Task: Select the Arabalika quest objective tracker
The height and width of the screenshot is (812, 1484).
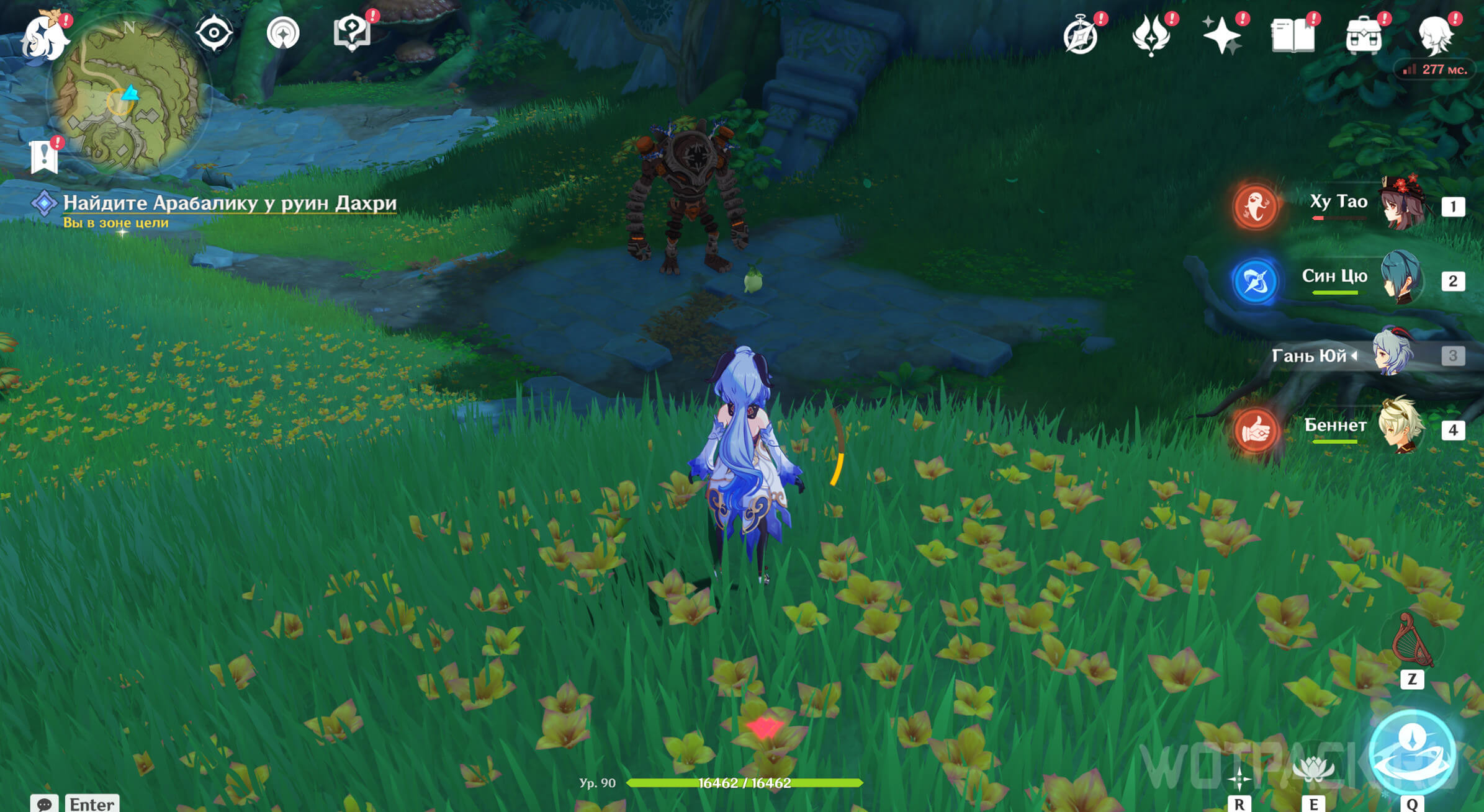Action: tap(228, 203)
